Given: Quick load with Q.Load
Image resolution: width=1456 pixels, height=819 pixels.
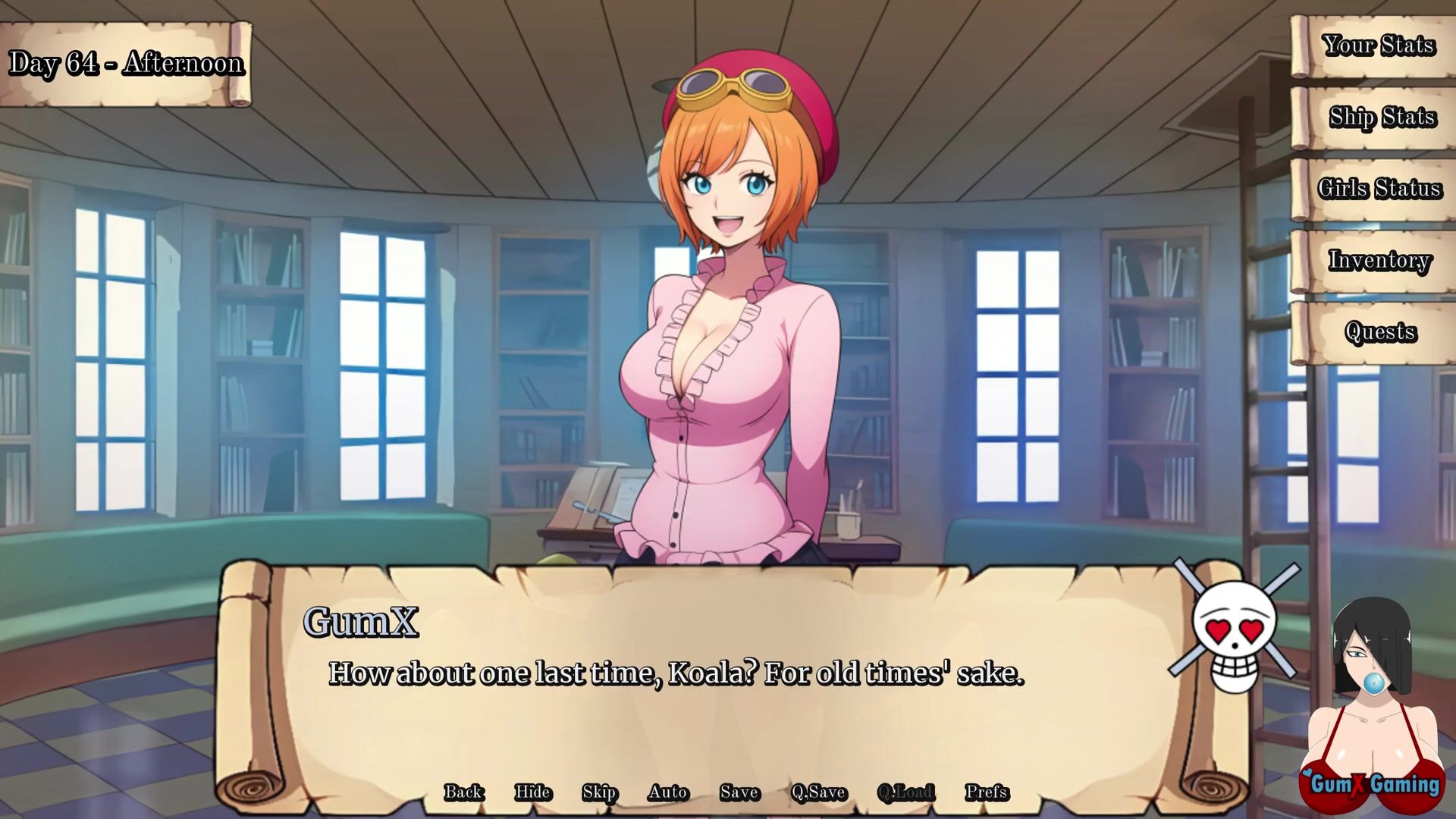Looking at the screenshot, I should [905, 792].
